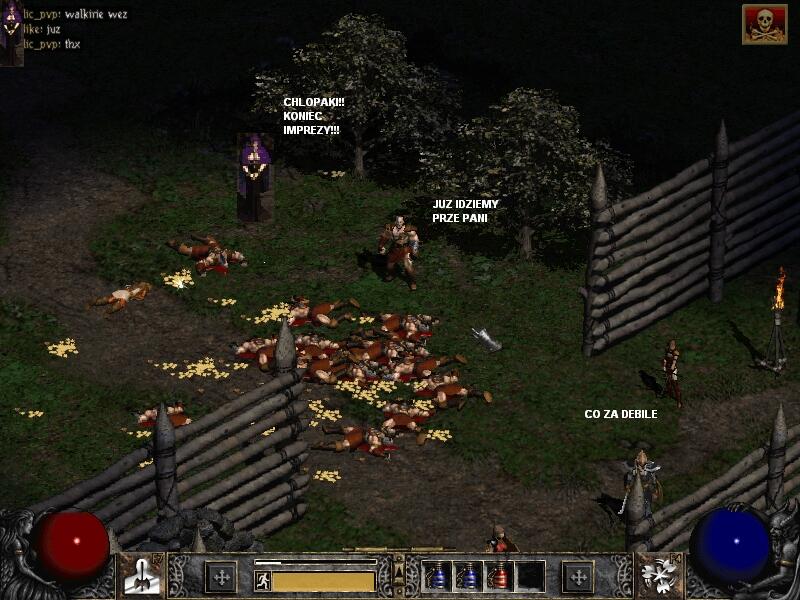This screenshot has width=800, height=600.
Task: Click the new skill points button
Action: pos(578,576)
